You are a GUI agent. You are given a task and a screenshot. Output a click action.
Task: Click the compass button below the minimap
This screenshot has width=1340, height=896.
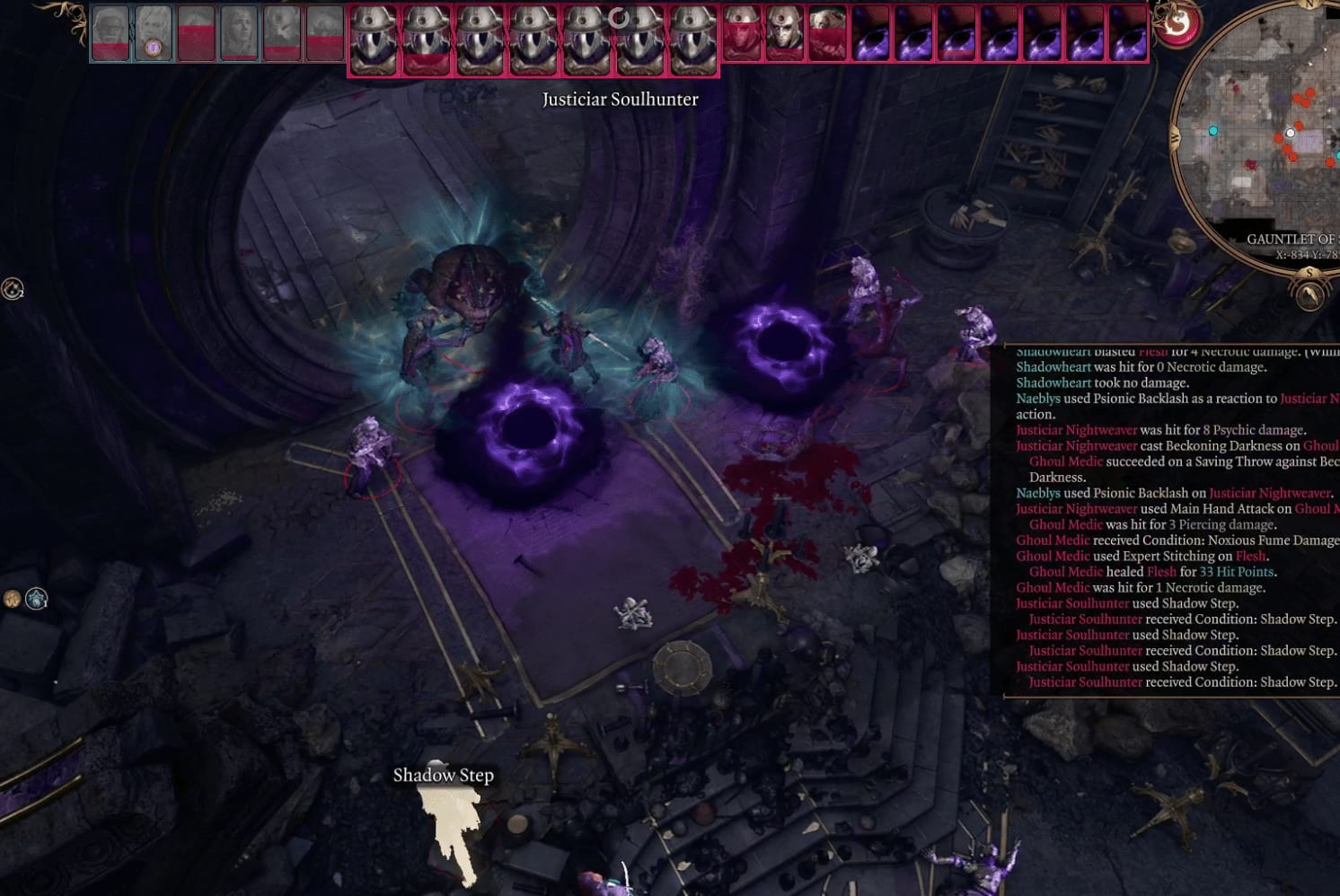tap(1309, 293)
